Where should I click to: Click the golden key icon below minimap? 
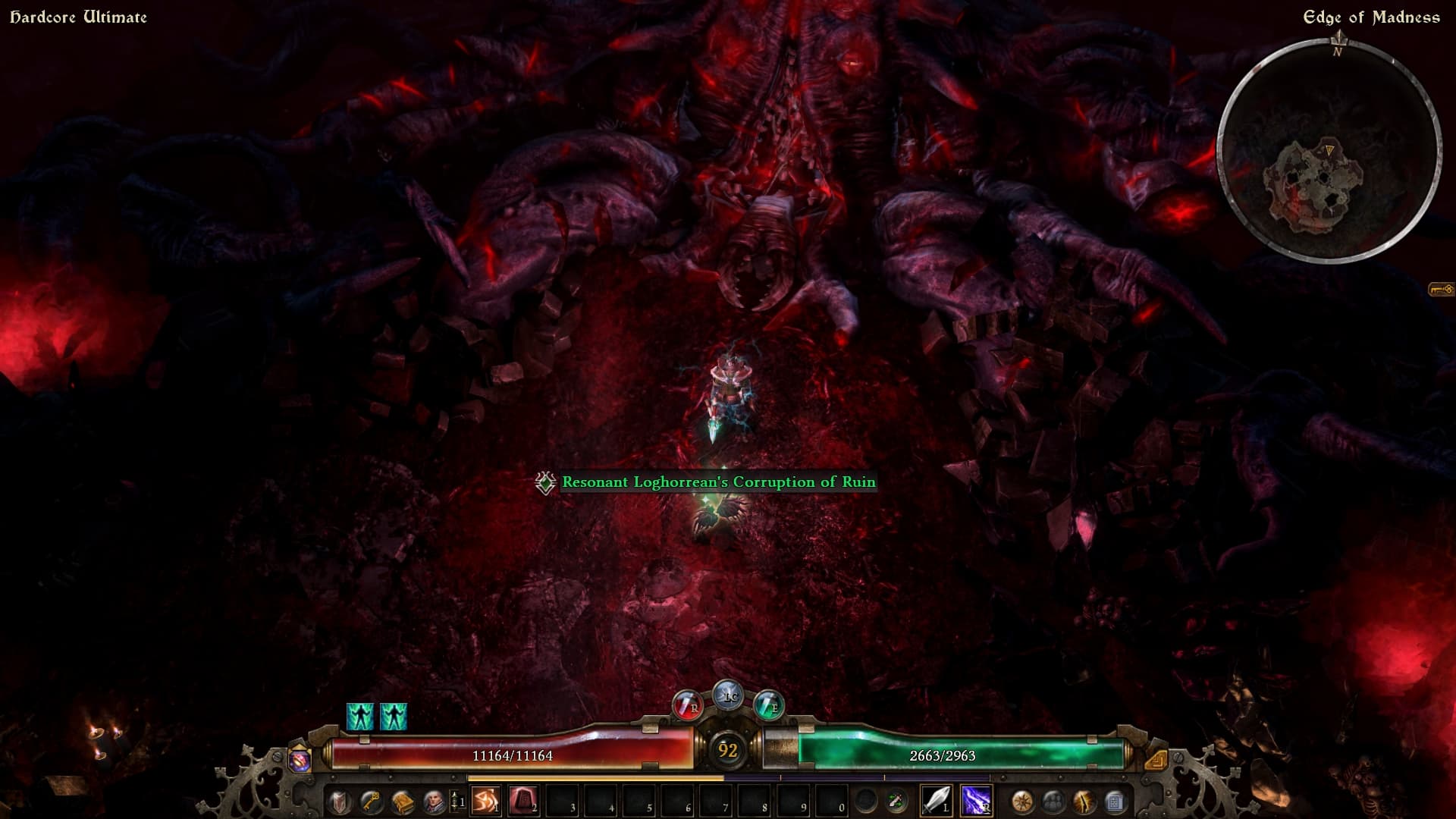coord(1441,289)
